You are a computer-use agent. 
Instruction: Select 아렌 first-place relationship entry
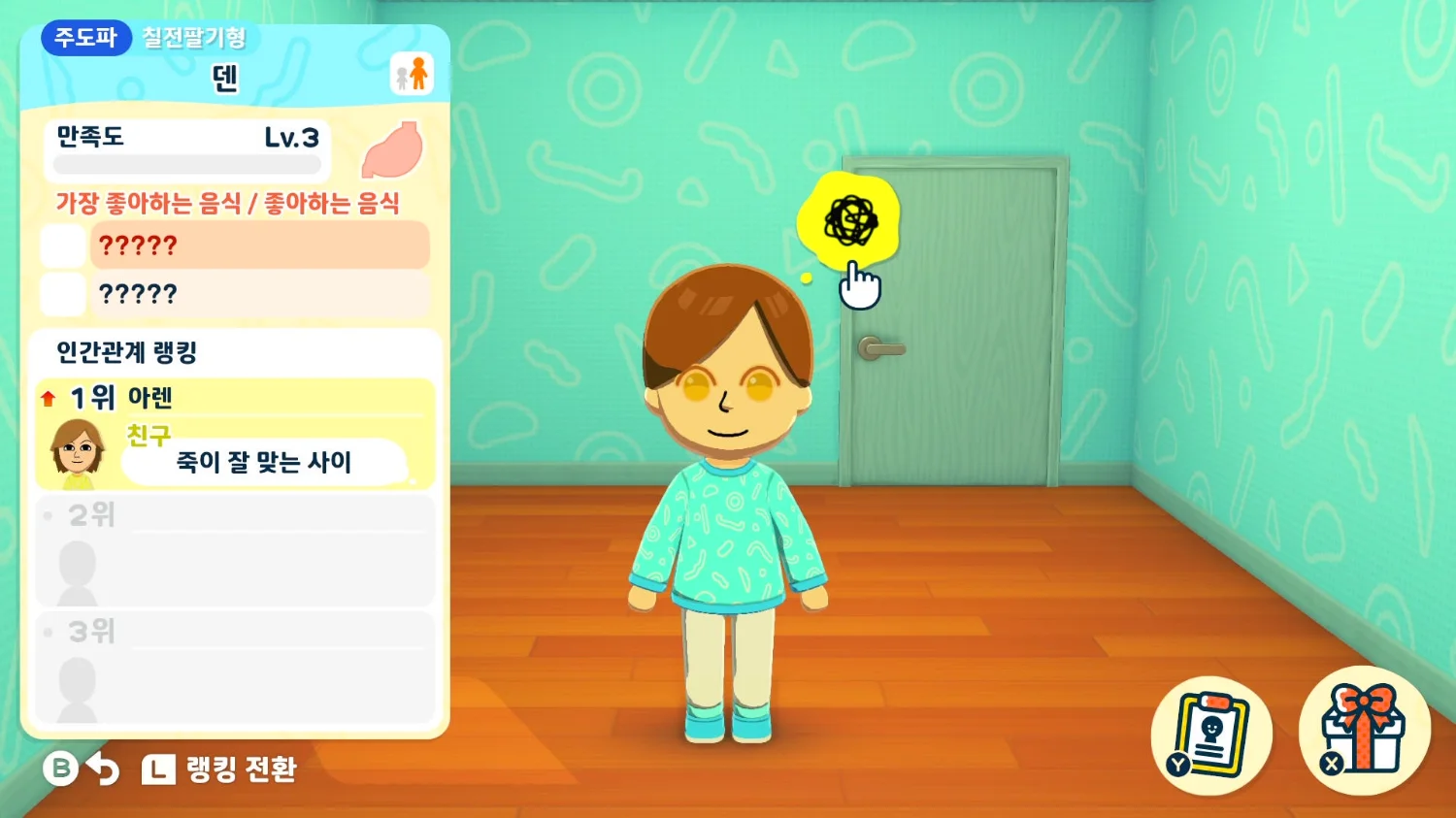[x=235, y=434]
